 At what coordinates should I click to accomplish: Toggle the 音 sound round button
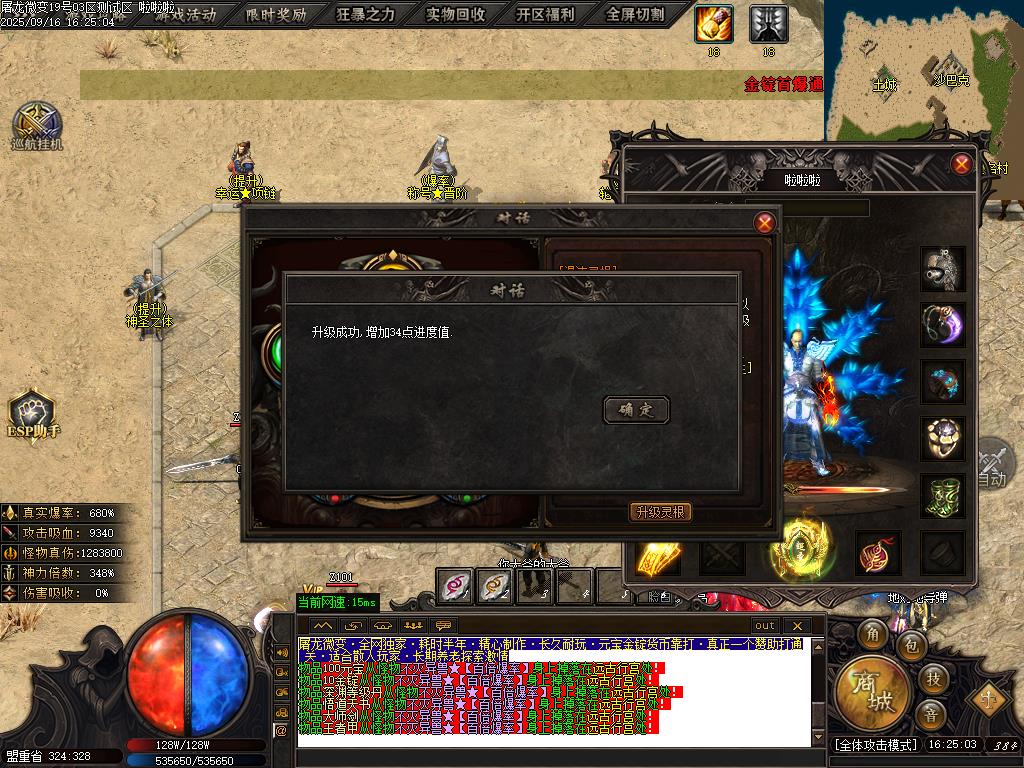tap(932, 714)
